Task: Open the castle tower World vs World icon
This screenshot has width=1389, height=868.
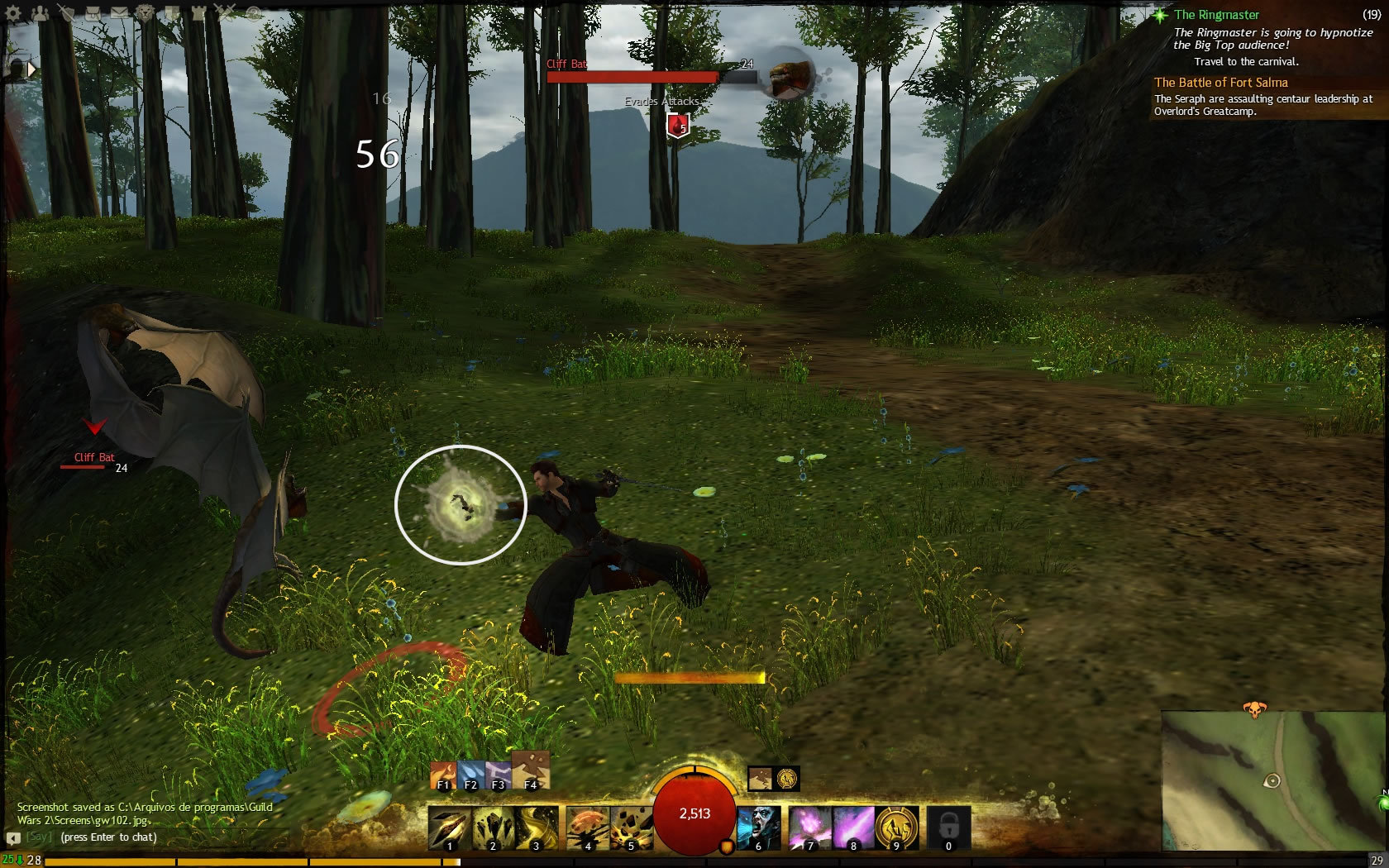Action: click(198, 12)
